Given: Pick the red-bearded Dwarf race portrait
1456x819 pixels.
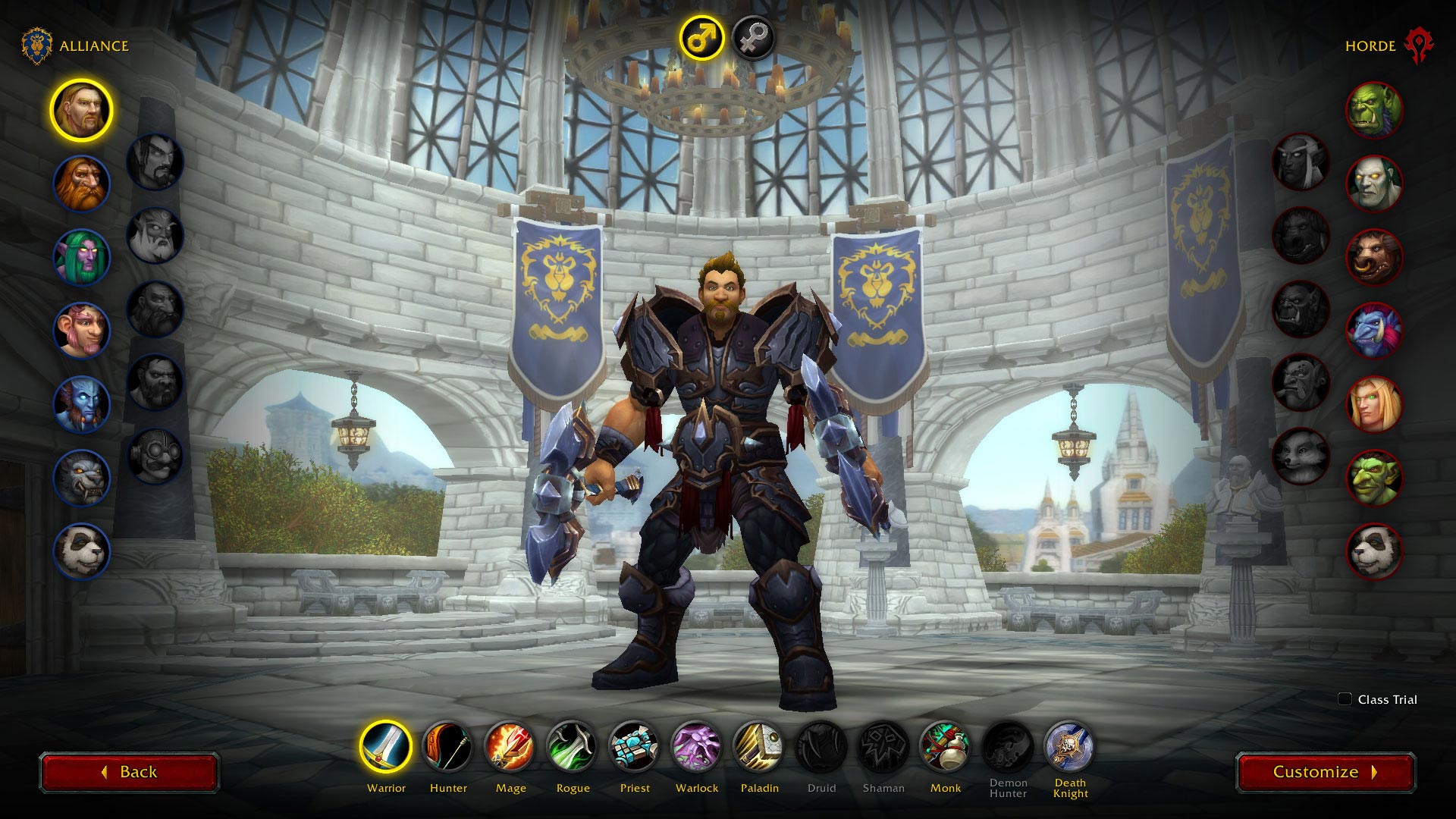Looking at the screenshot, I should click(x=81, y=184).
